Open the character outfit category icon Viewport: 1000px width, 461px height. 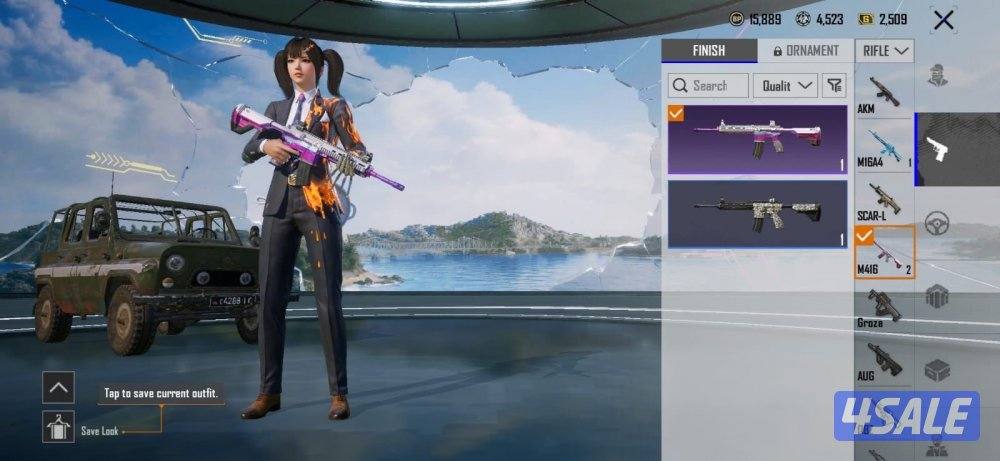[x=937, y=76]
